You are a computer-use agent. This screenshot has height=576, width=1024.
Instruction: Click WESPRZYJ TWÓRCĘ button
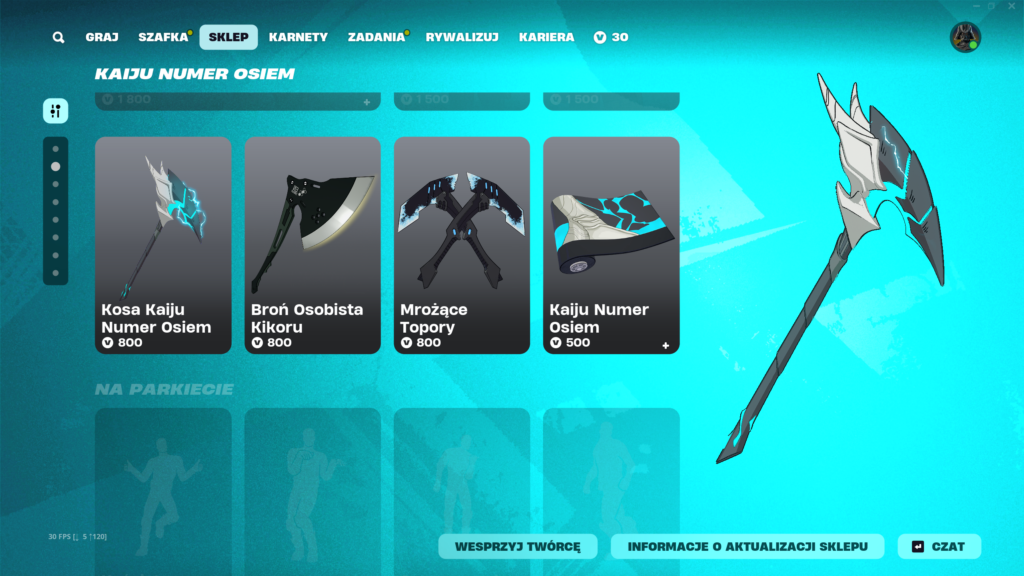point(518,546)
